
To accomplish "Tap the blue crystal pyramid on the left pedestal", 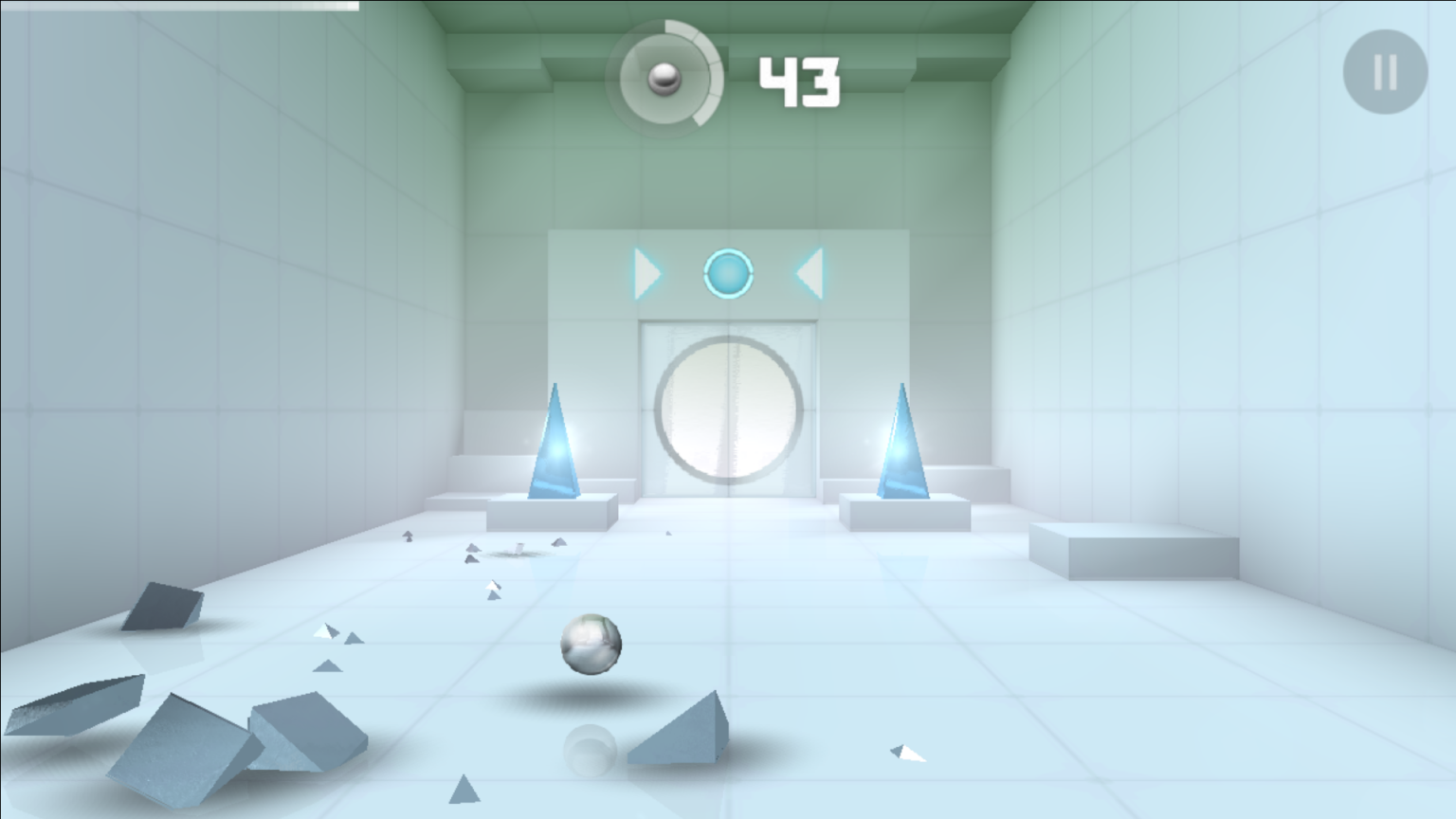I will pos(555,446).
